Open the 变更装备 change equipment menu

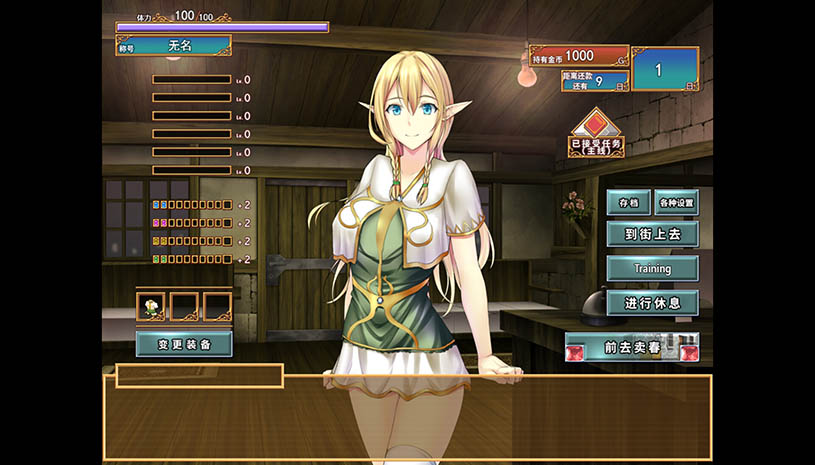[x=184, y=344]
